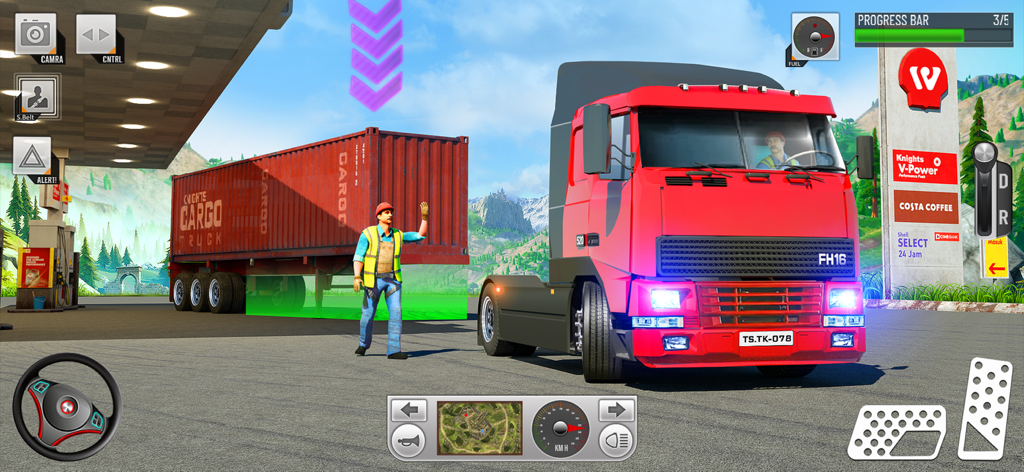
Task: Fasten the seat belt icon
Action: coord(37,96)
